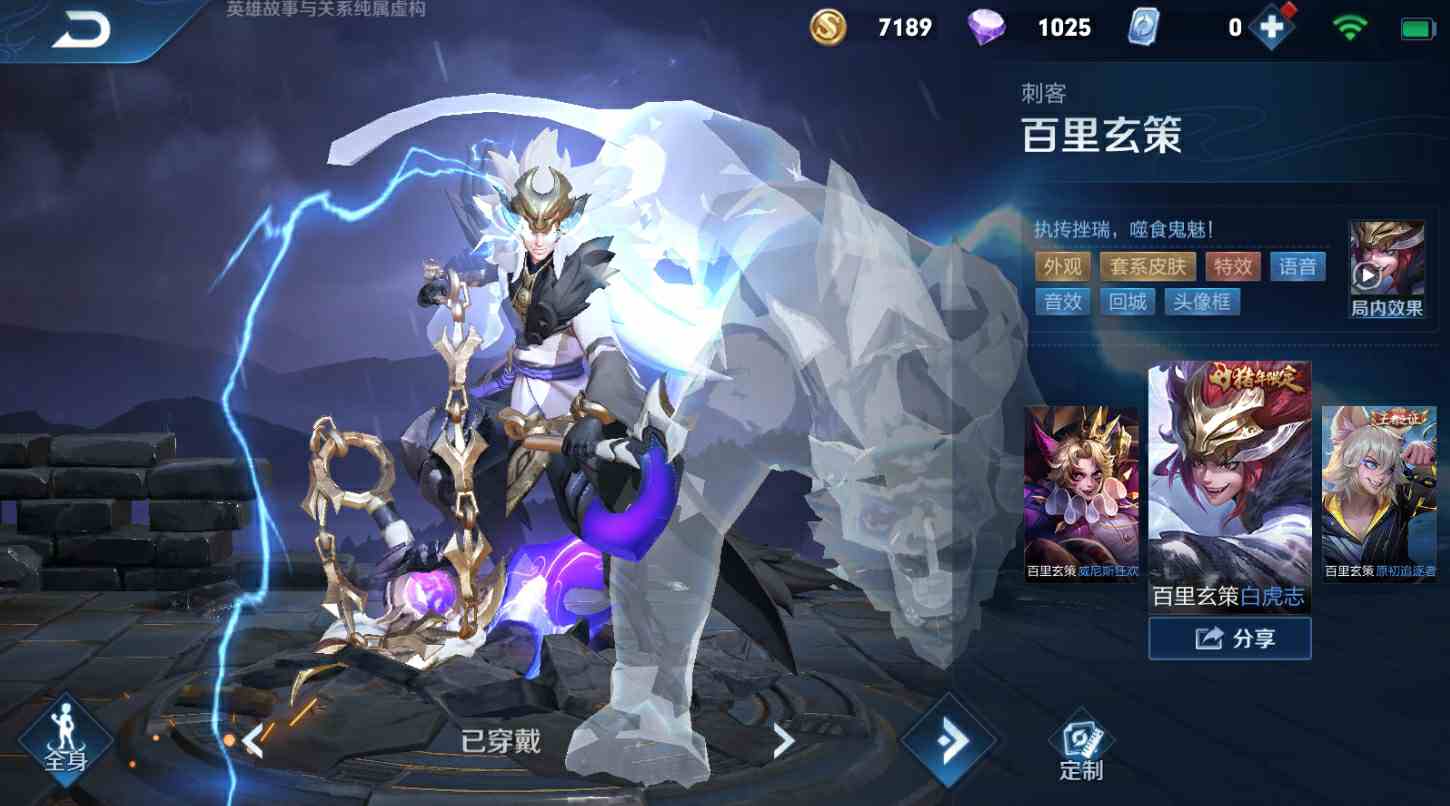The image size is (1450, 806).
Task: Click the red plus recharge icon
Action: 1270,27
